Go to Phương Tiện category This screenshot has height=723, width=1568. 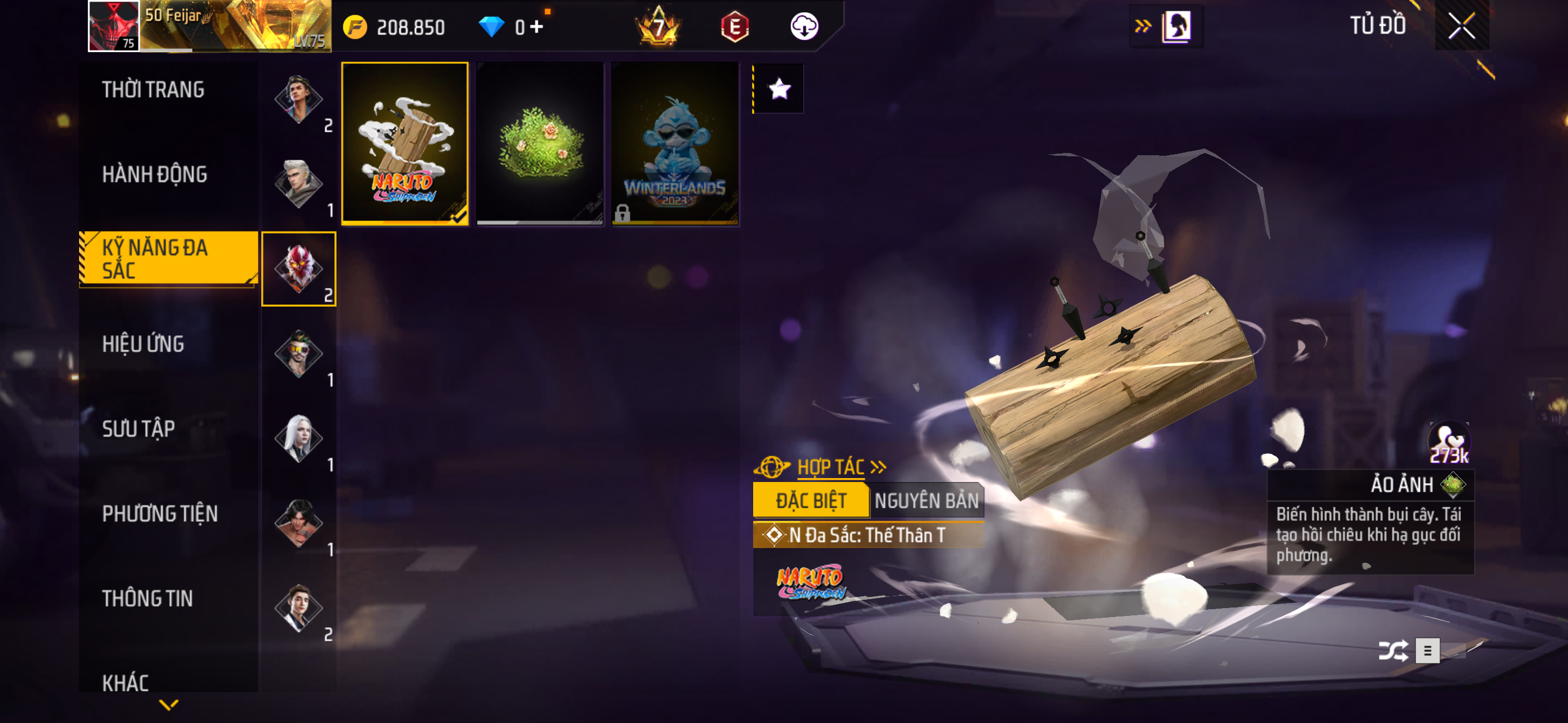point(159,515)
